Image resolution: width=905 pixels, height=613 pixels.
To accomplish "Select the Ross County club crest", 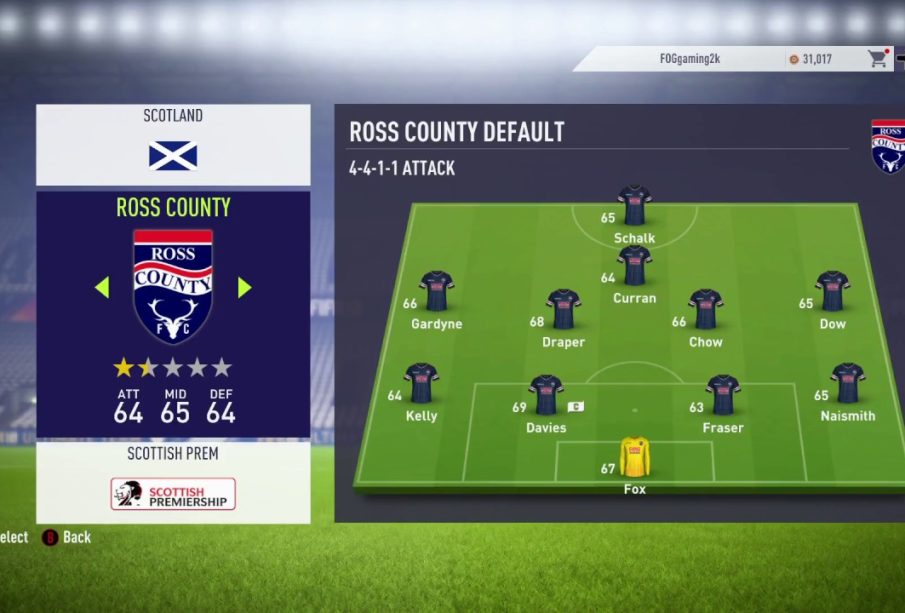I will click(x=173, y=286).
